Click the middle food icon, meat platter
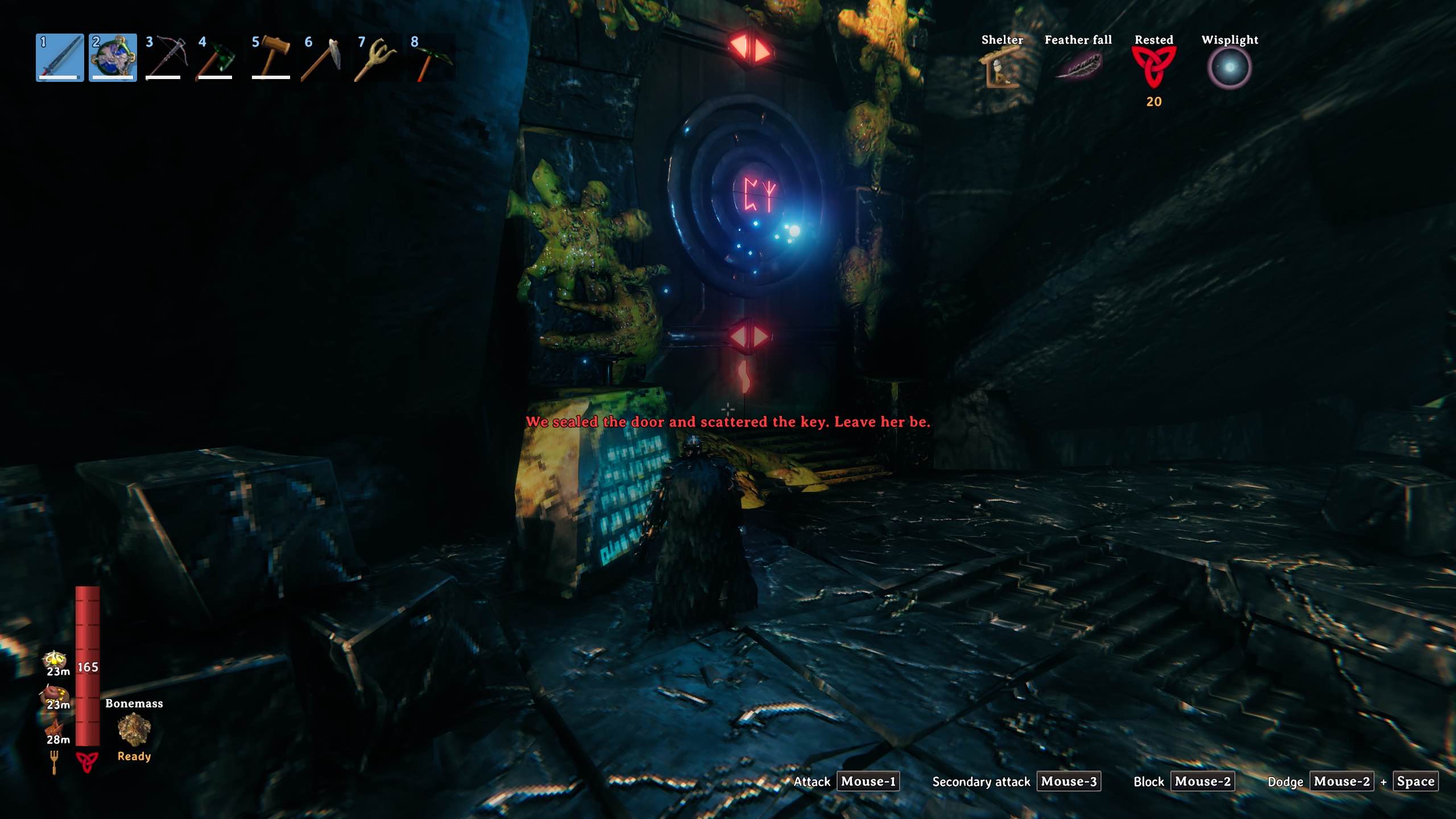The image size is (1456, 819). tap(55, 694)
